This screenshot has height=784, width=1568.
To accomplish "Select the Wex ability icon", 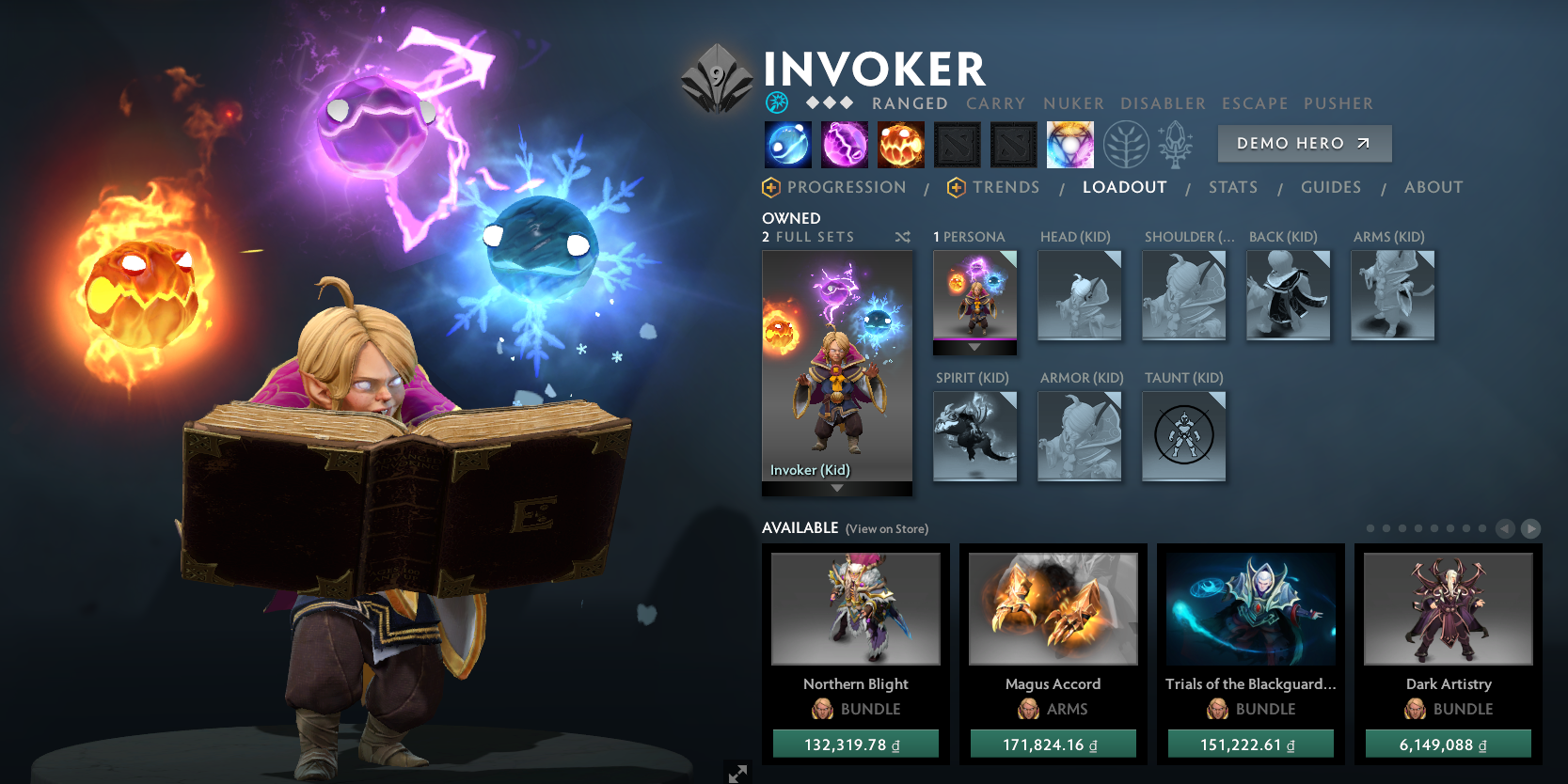I will coord(845,144).
